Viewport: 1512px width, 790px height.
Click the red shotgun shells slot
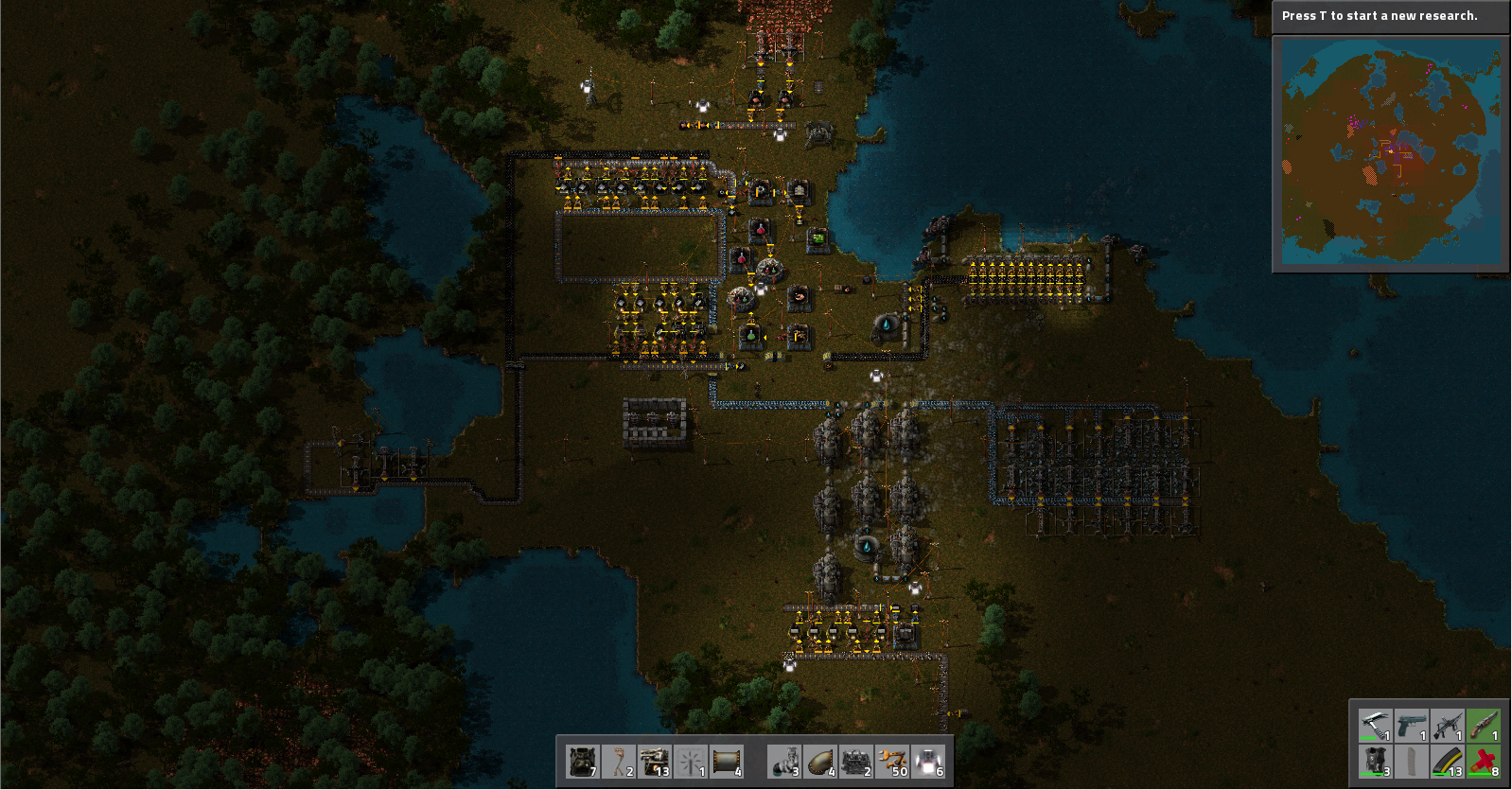(1483, 761)
